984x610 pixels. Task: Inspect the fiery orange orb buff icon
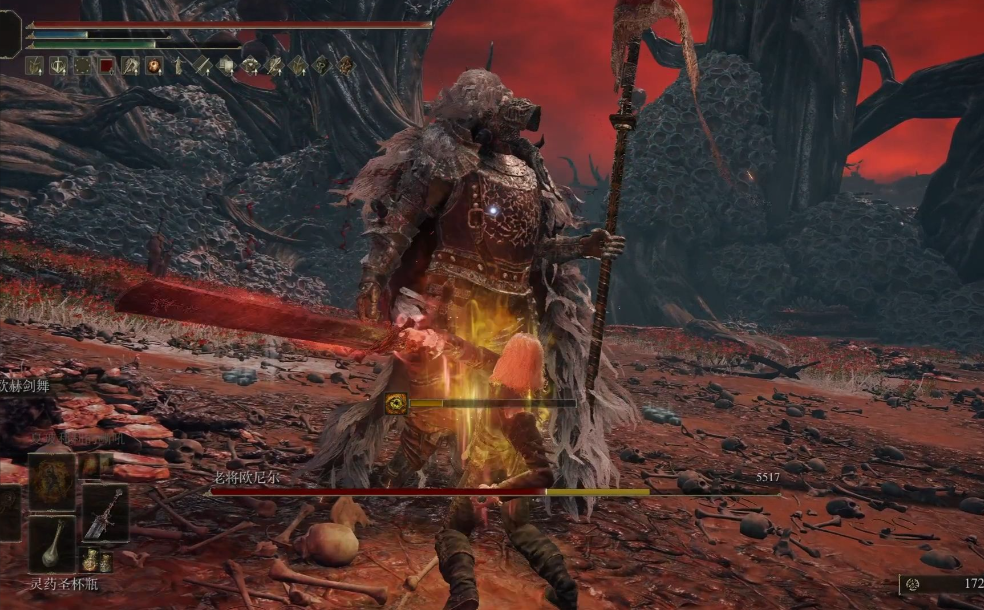(x=154, y=66)
